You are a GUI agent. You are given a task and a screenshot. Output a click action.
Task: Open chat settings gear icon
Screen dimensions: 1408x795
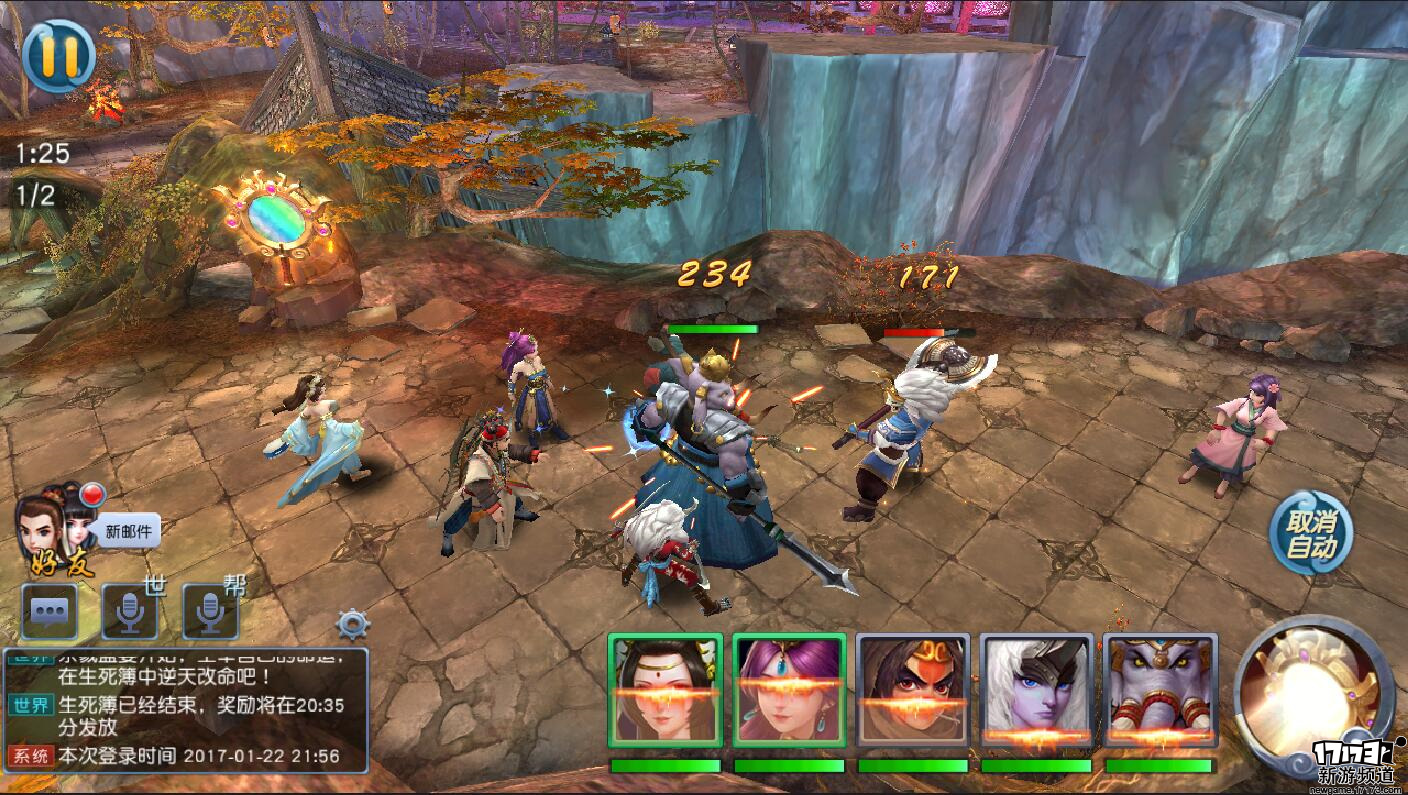[x=353, y=625]
